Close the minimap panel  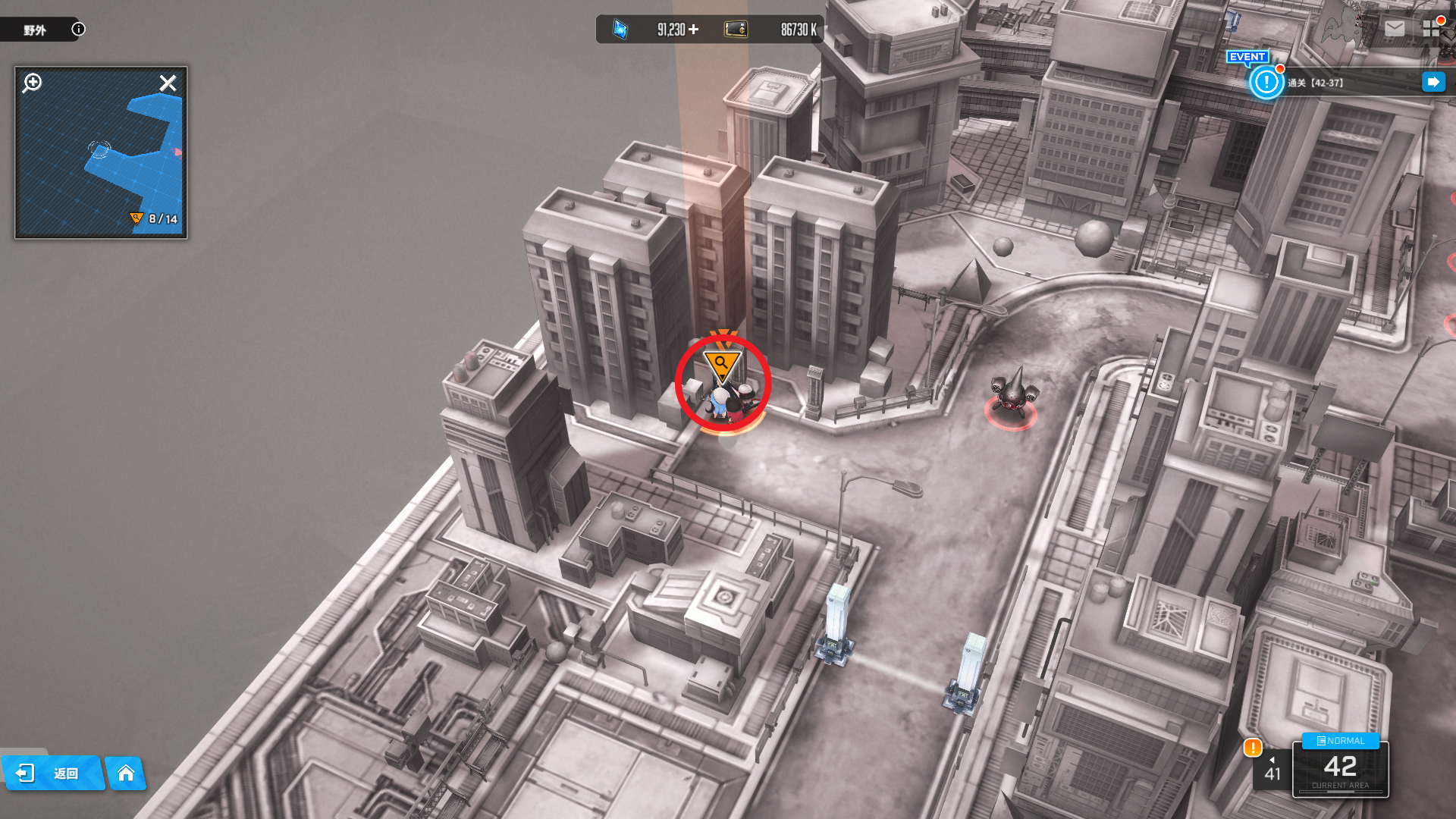coord(168,83)
